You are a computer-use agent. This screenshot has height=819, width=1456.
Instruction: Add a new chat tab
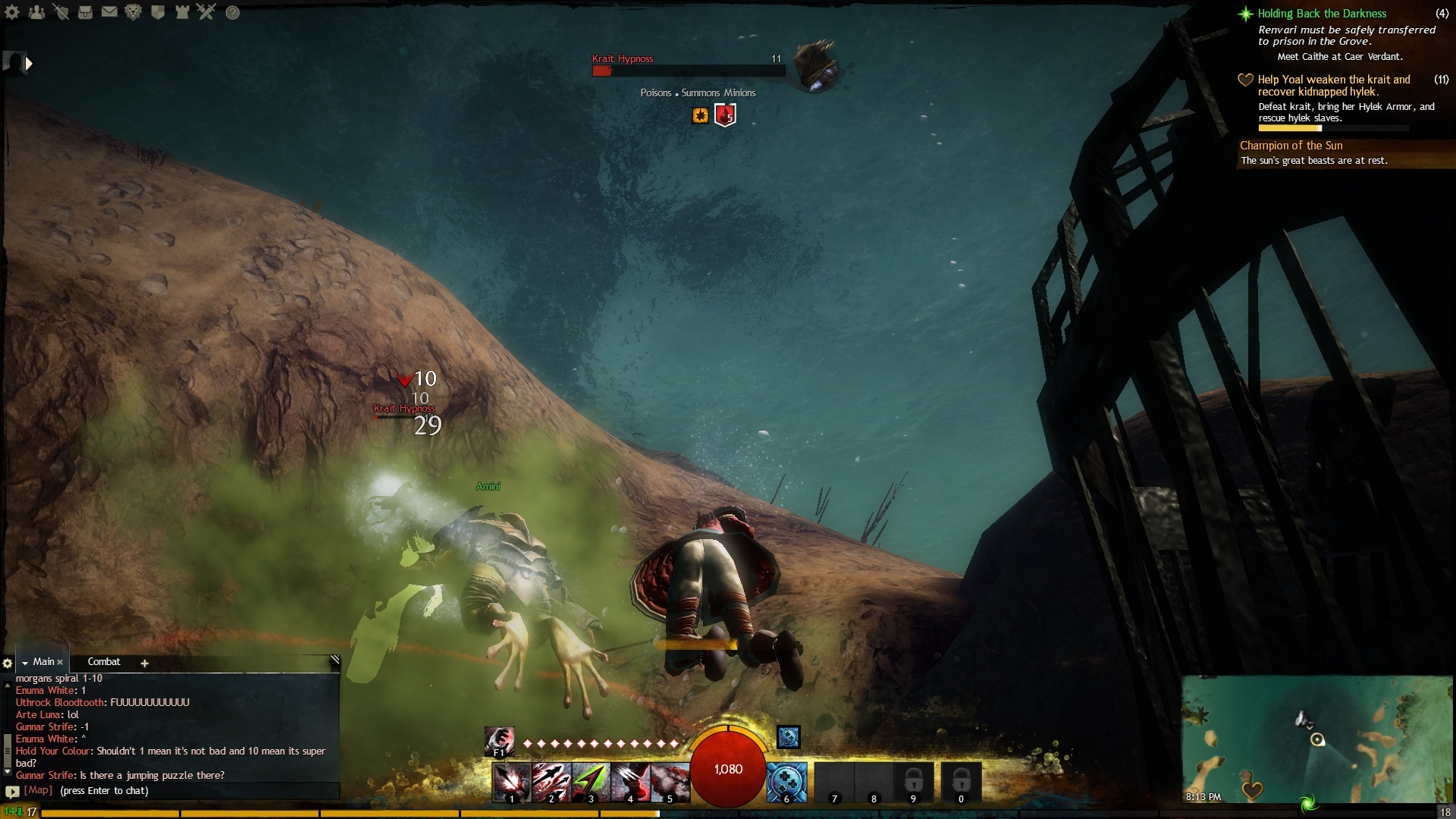coord(144,664)
